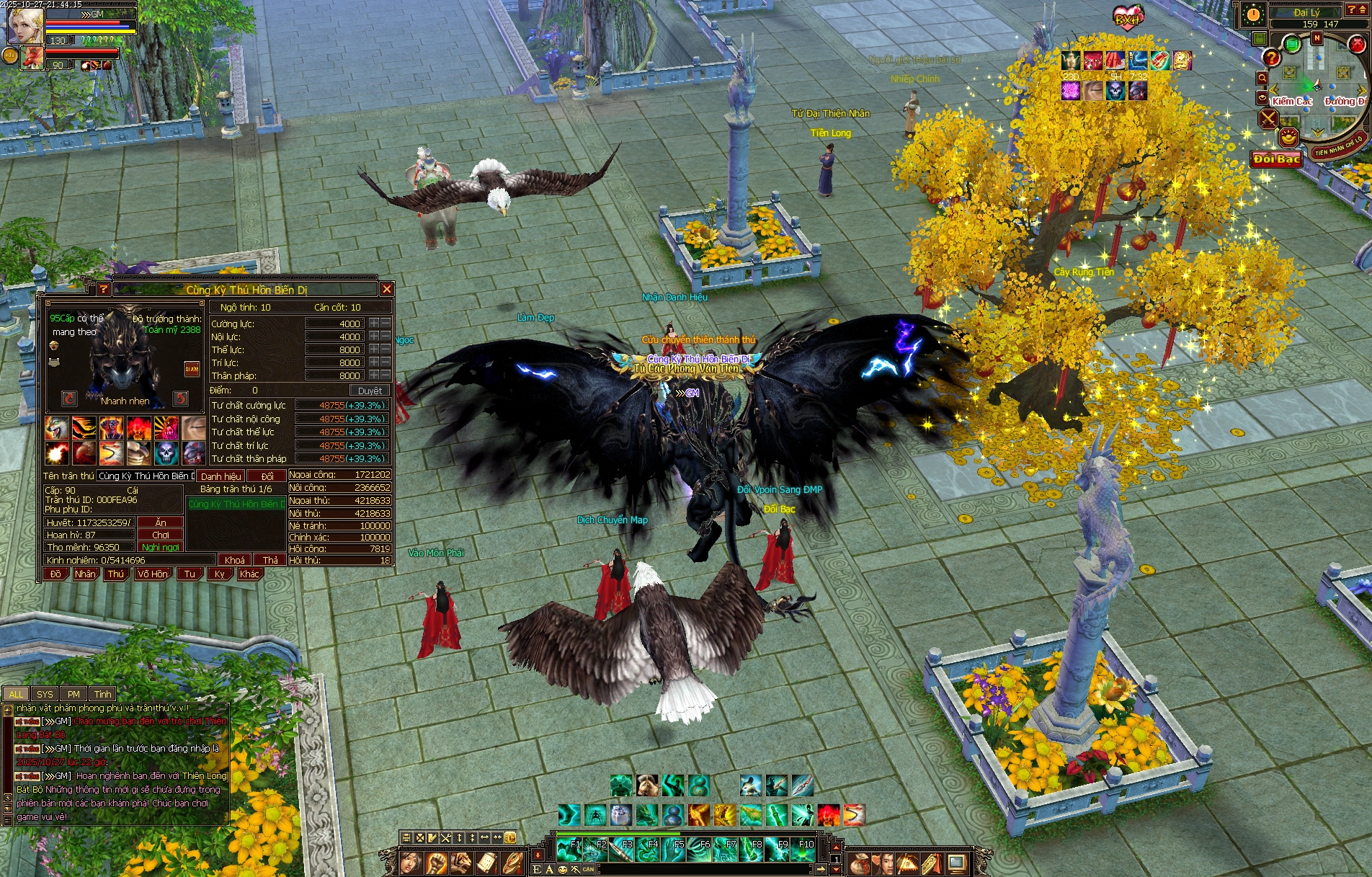Close the Cùng Kỳ Thú Hồn Biến Dị pet window
1372x877 pixels.
(x=387, y=289)
